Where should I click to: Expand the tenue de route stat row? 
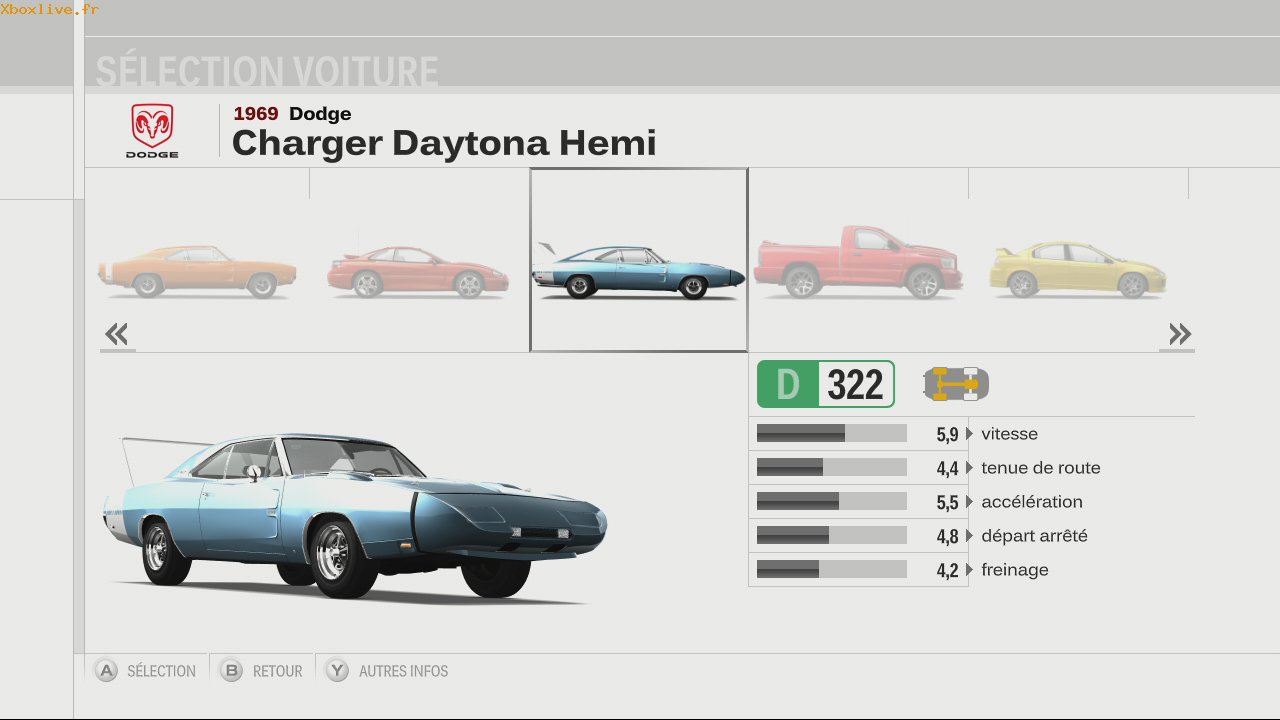pyautogui.click(x=970, y=468)
